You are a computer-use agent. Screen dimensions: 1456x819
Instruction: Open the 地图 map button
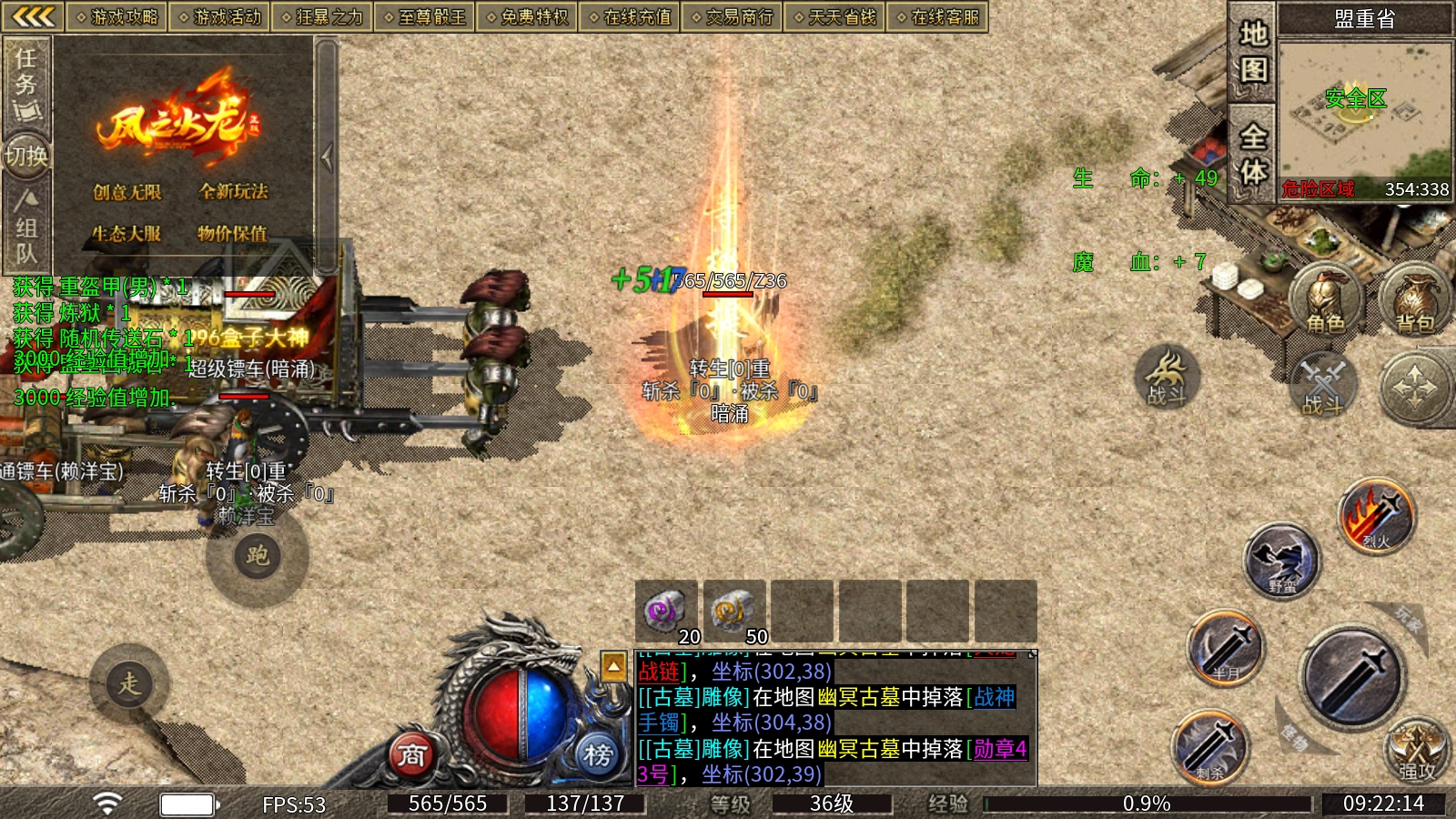tap(1253, 52)
